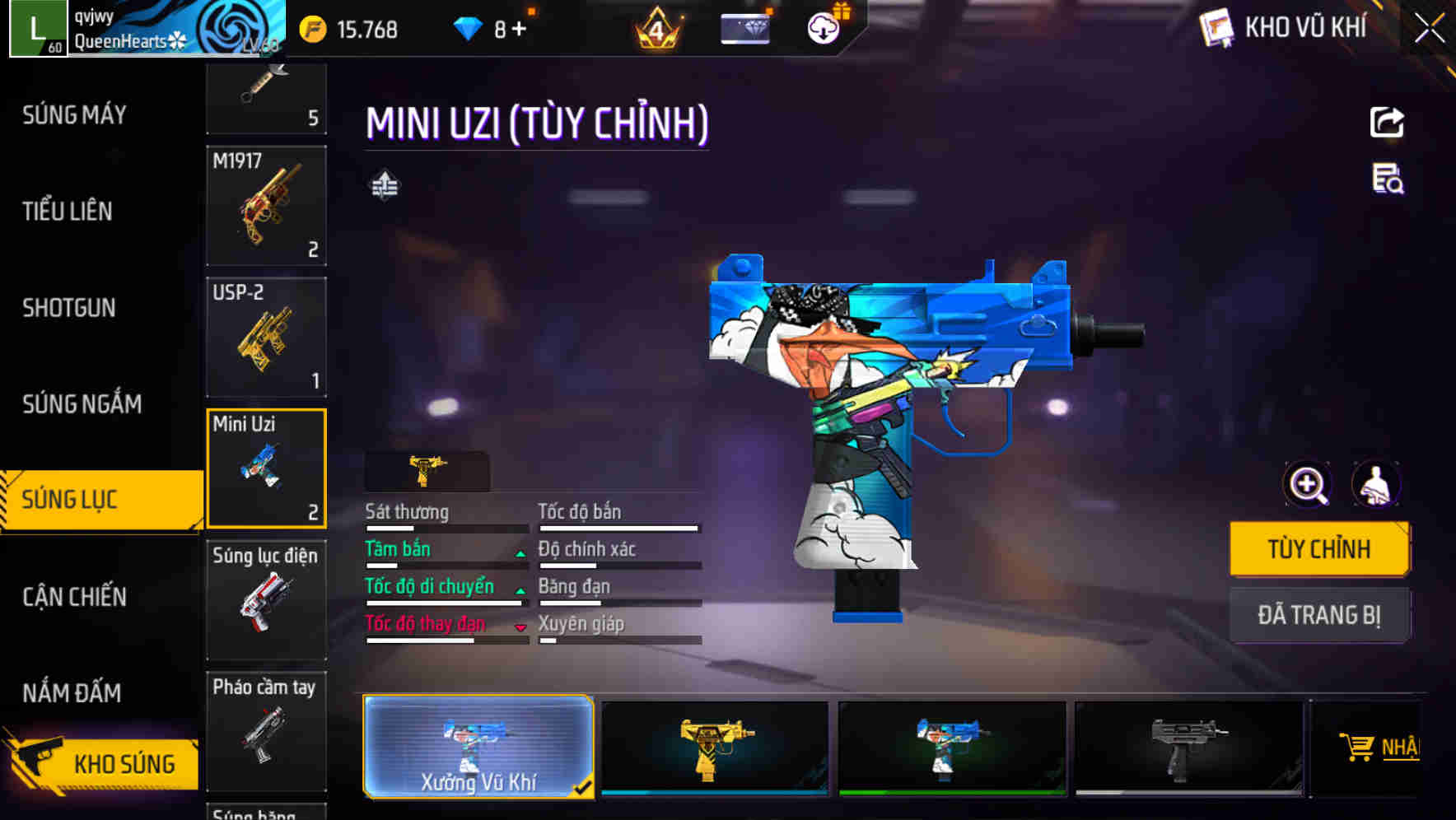Image resolution: width=1456 pixels, height=820 pixels.
Task: Show the SÚNG NGẮM weapons
Action: (82, 403)
